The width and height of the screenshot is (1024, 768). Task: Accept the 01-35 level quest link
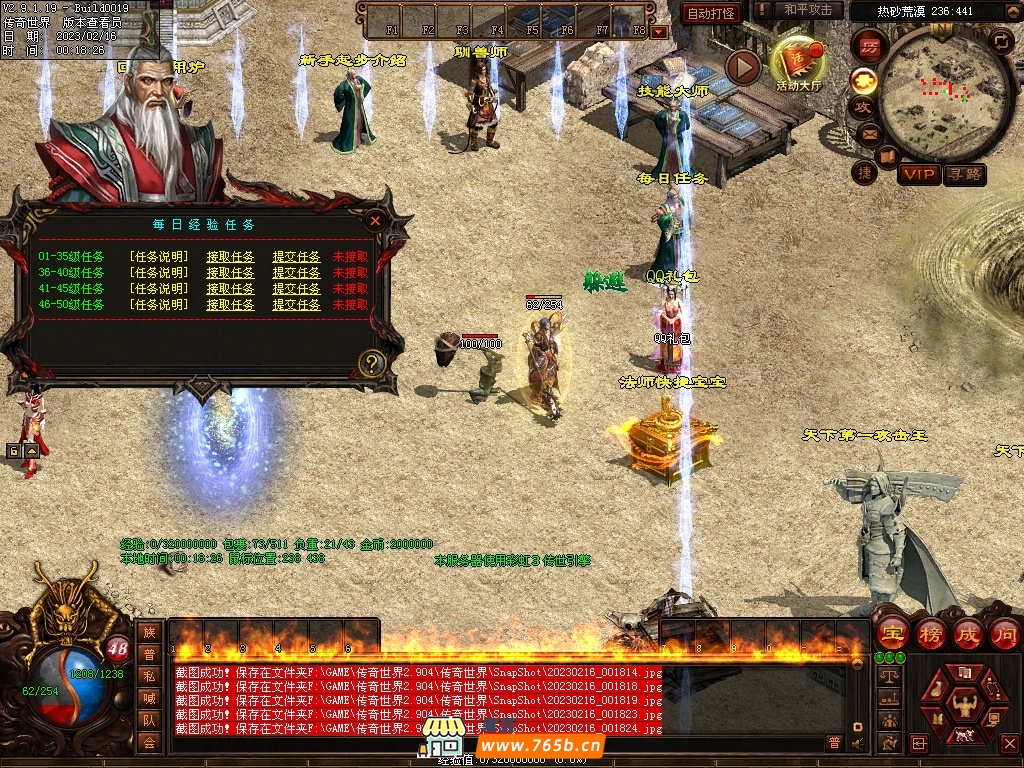[x=230, y=257]
